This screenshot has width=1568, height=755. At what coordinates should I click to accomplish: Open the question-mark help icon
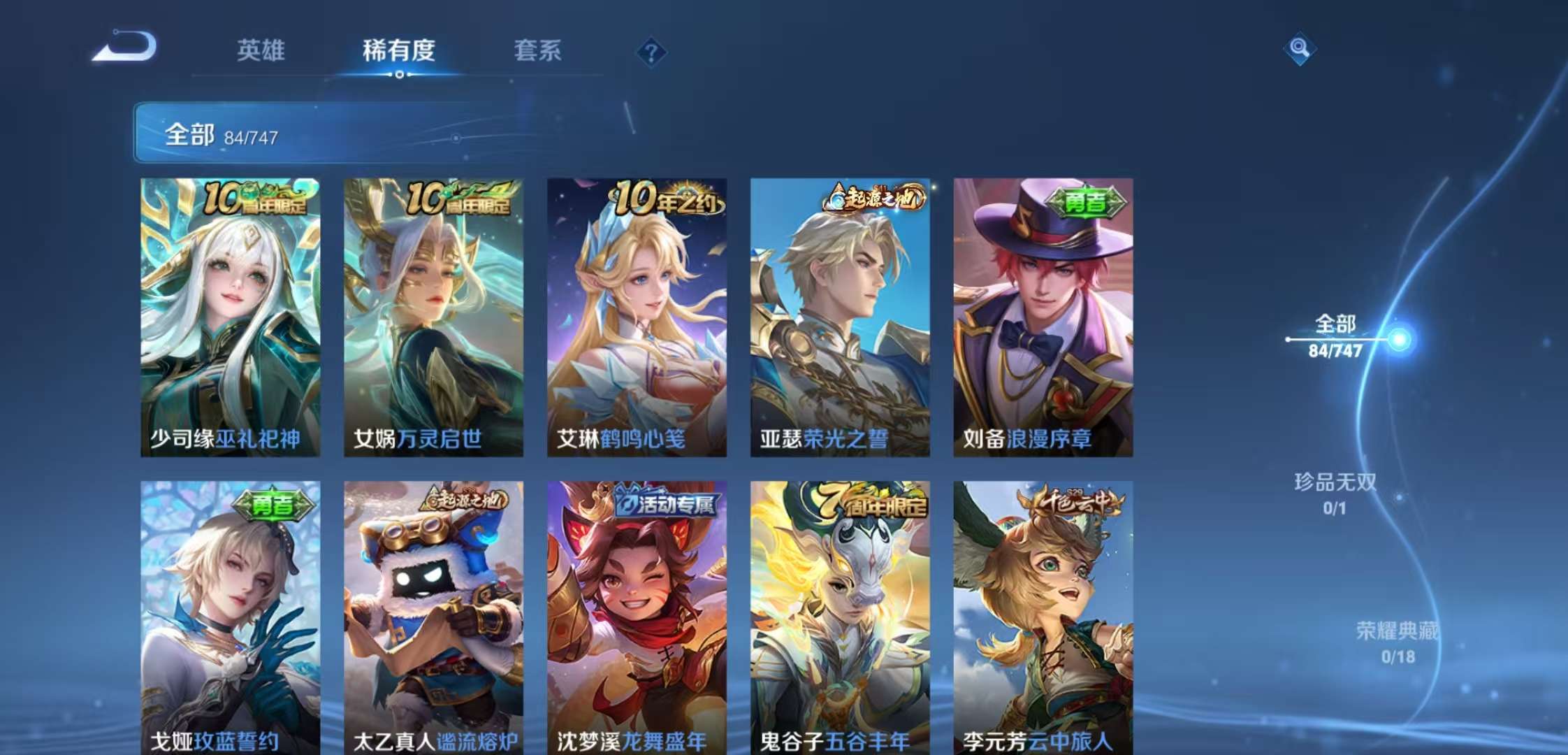pos(651,50)
